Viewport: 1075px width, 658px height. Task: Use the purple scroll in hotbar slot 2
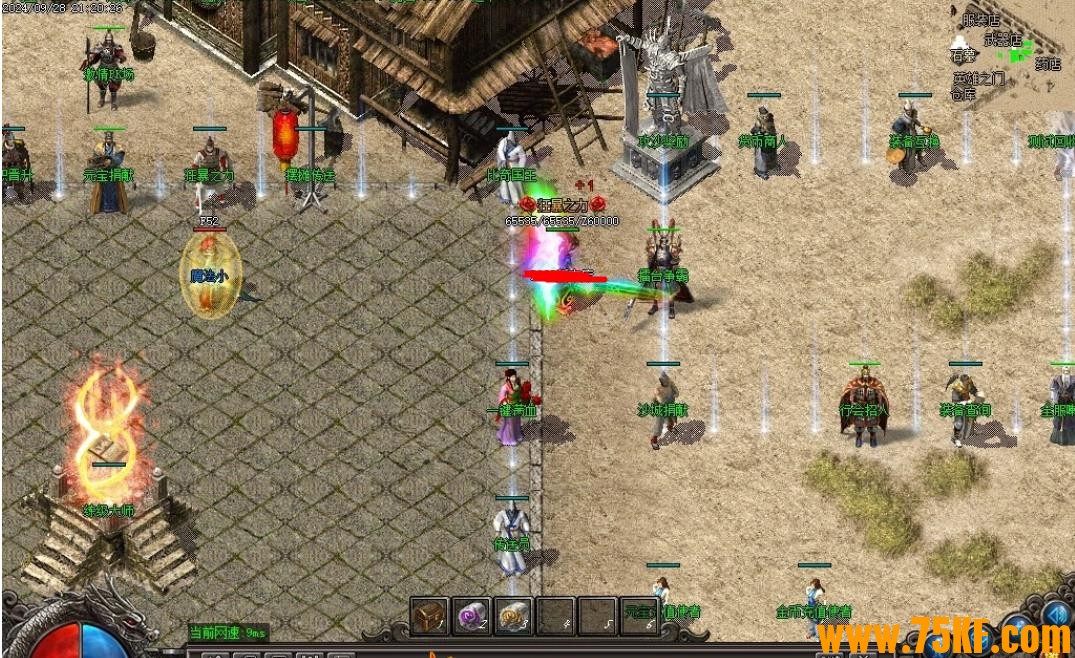(471, 616)
